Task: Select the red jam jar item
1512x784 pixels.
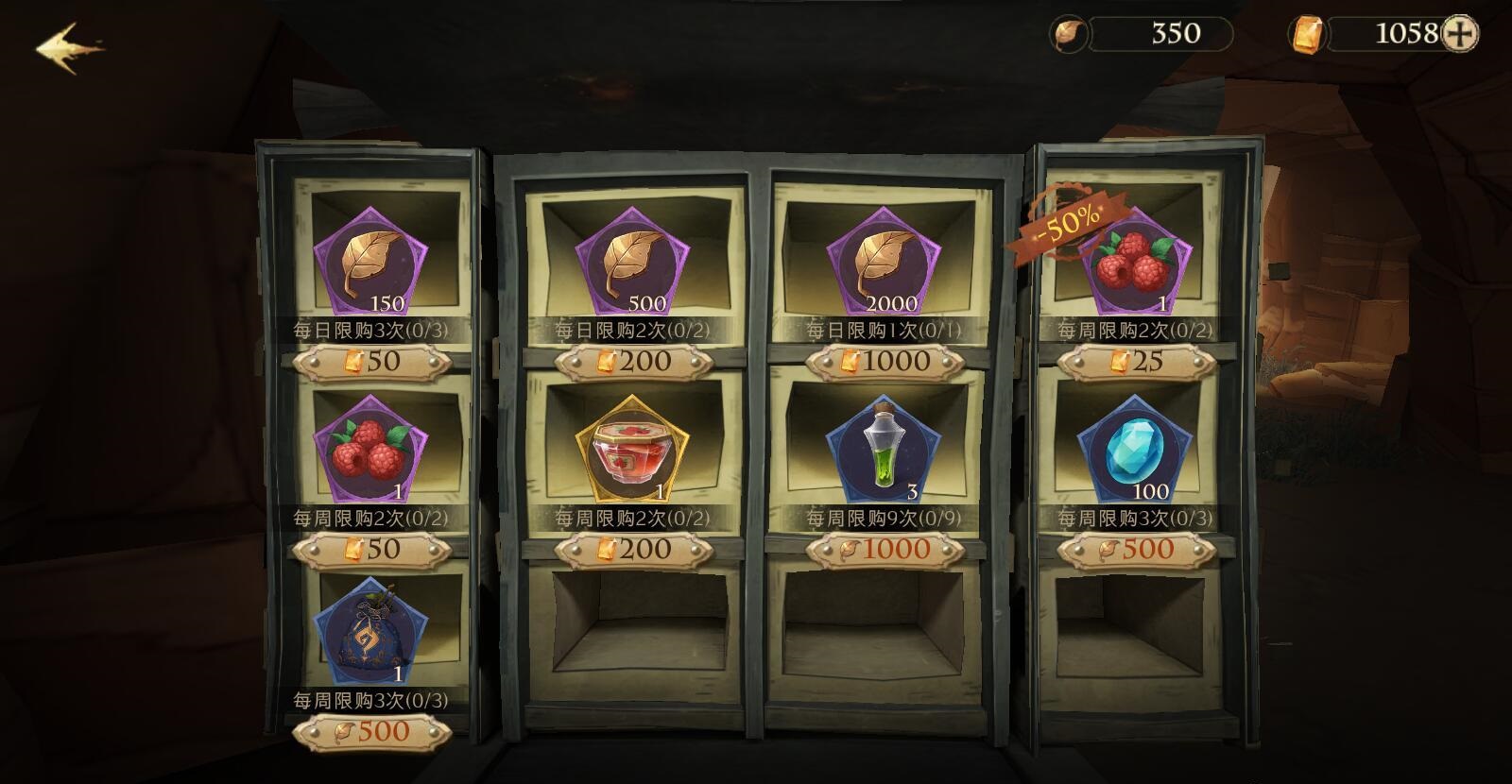Action: pyautogui.click(x=632, y=450)
